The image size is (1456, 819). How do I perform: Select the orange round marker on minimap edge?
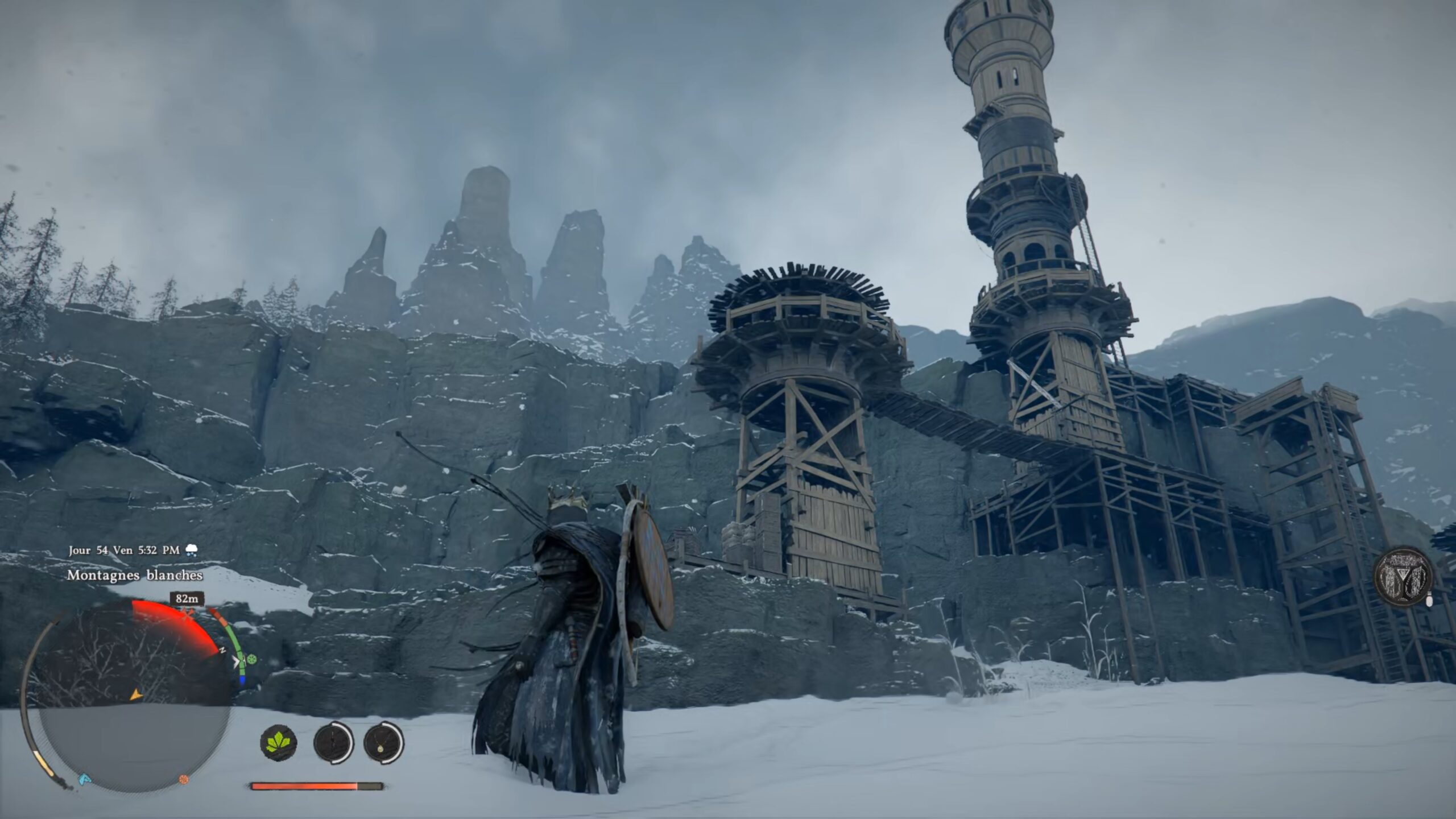pos(184,779)
